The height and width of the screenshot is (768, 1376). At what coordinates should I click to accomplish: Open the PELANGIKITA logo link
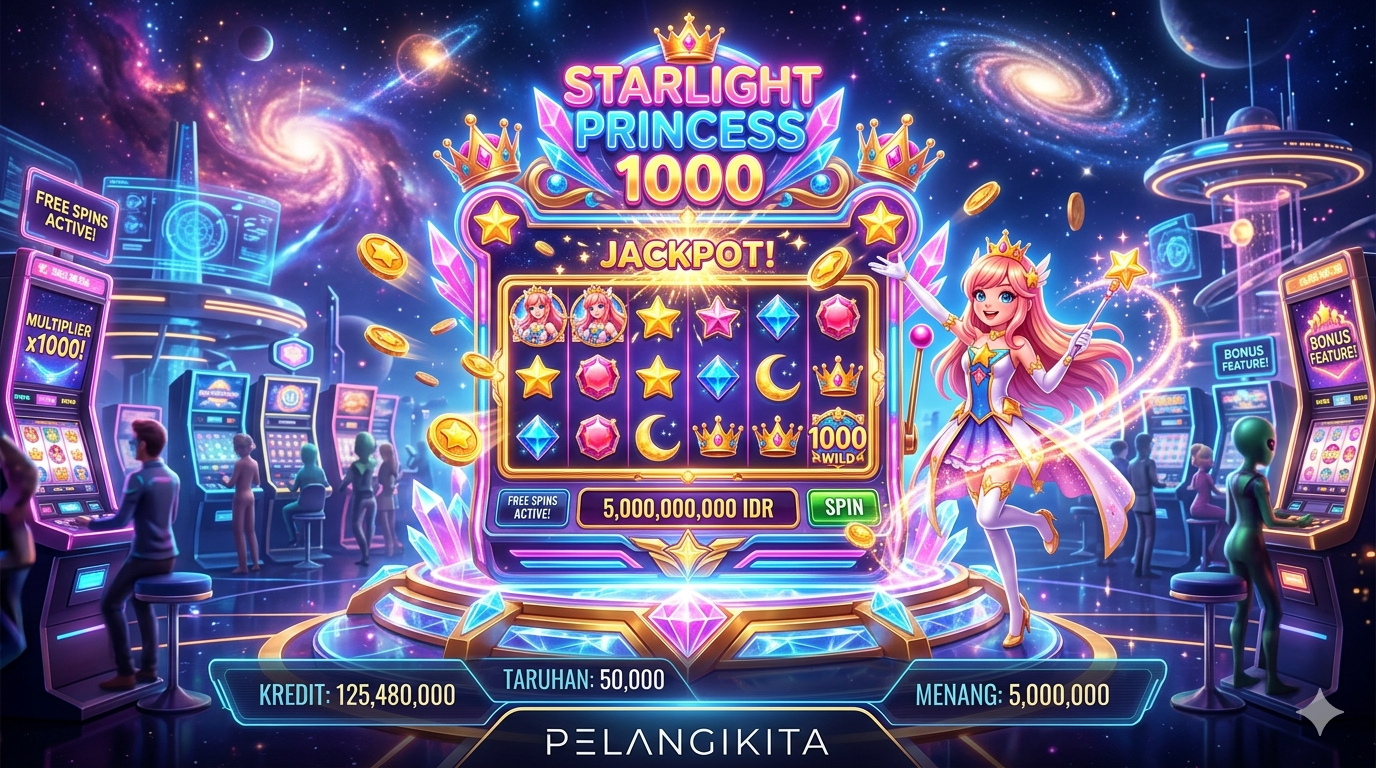coord(689,742)
